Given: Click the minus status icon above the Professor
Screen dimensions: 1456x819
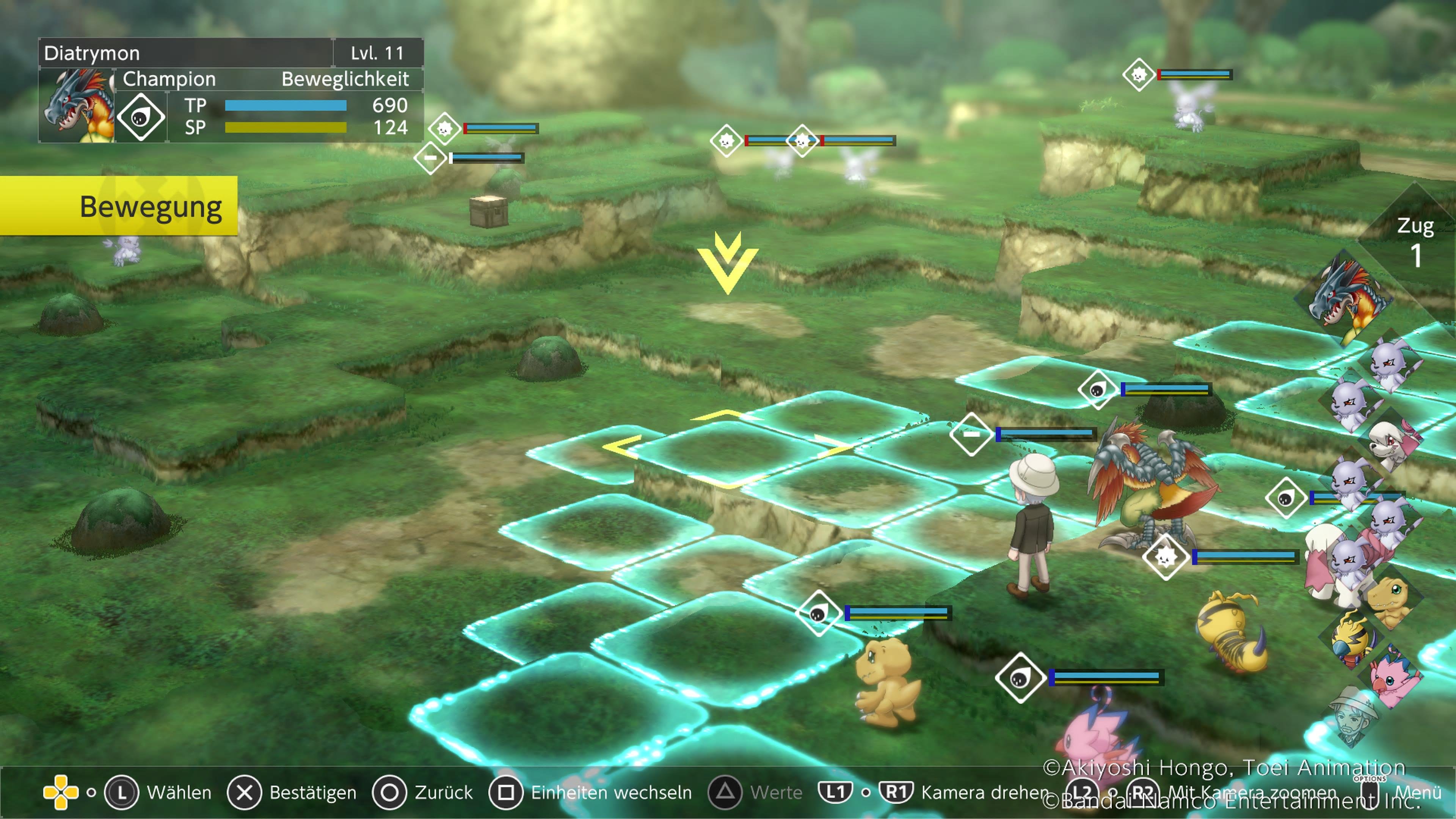Looking at the screenshot, I should tap(971, 433).
